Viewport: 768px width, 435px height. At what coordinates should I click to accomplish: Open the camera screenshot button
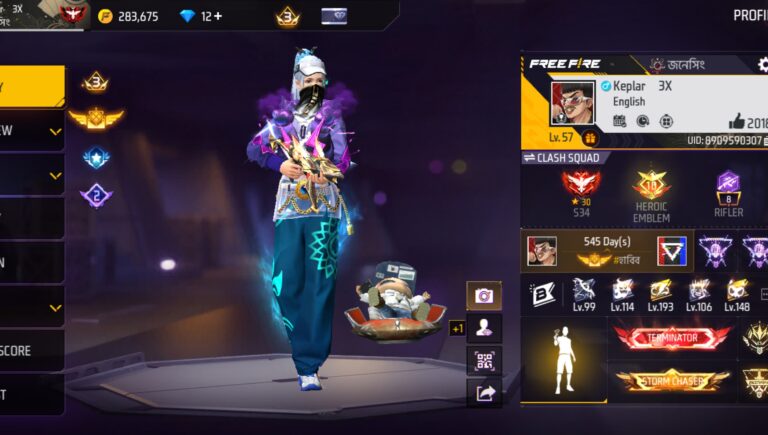tap(484, 296)
